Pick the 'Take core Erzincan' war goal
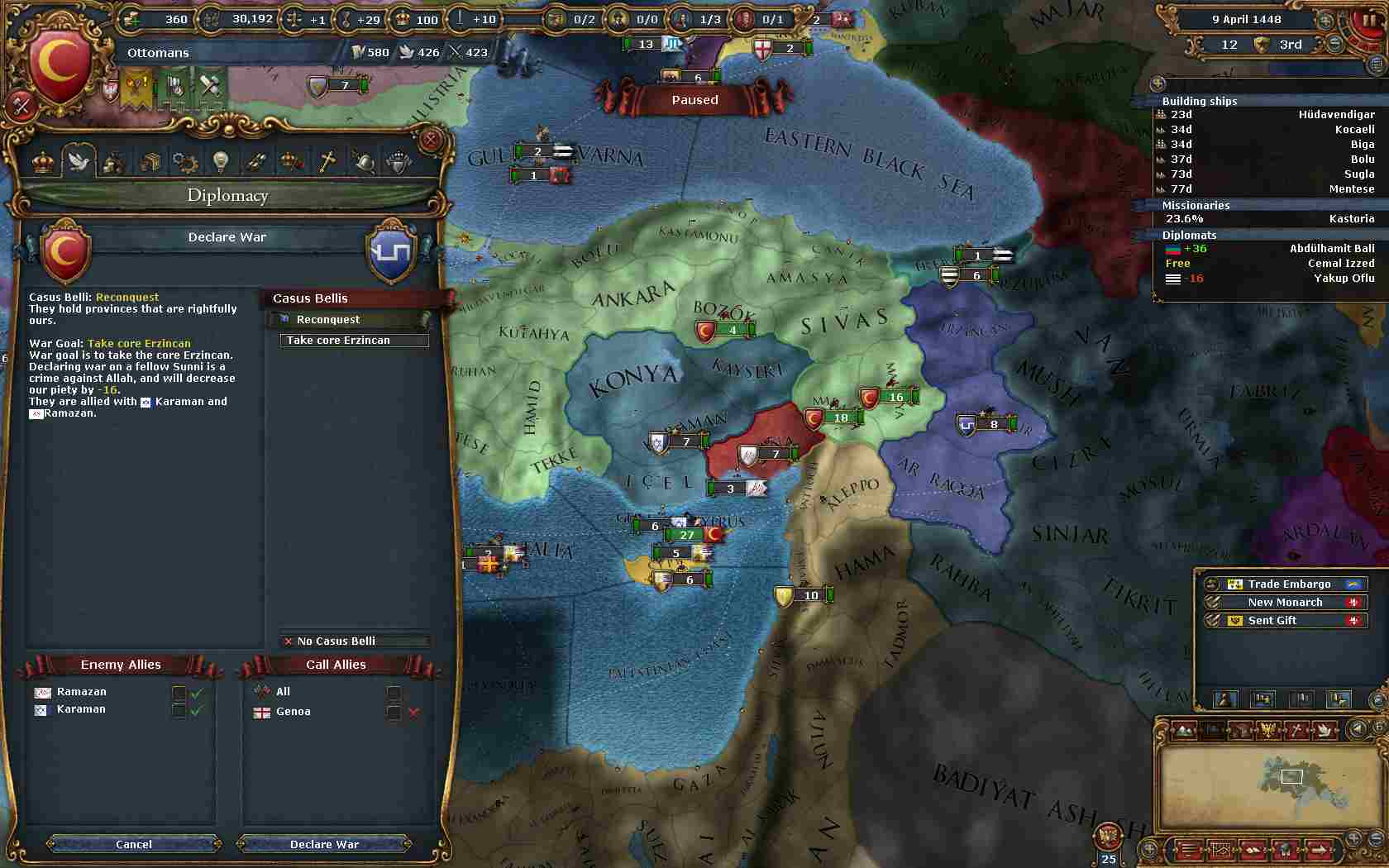This screenshot has height=868, width=1389. click(354, 340)
